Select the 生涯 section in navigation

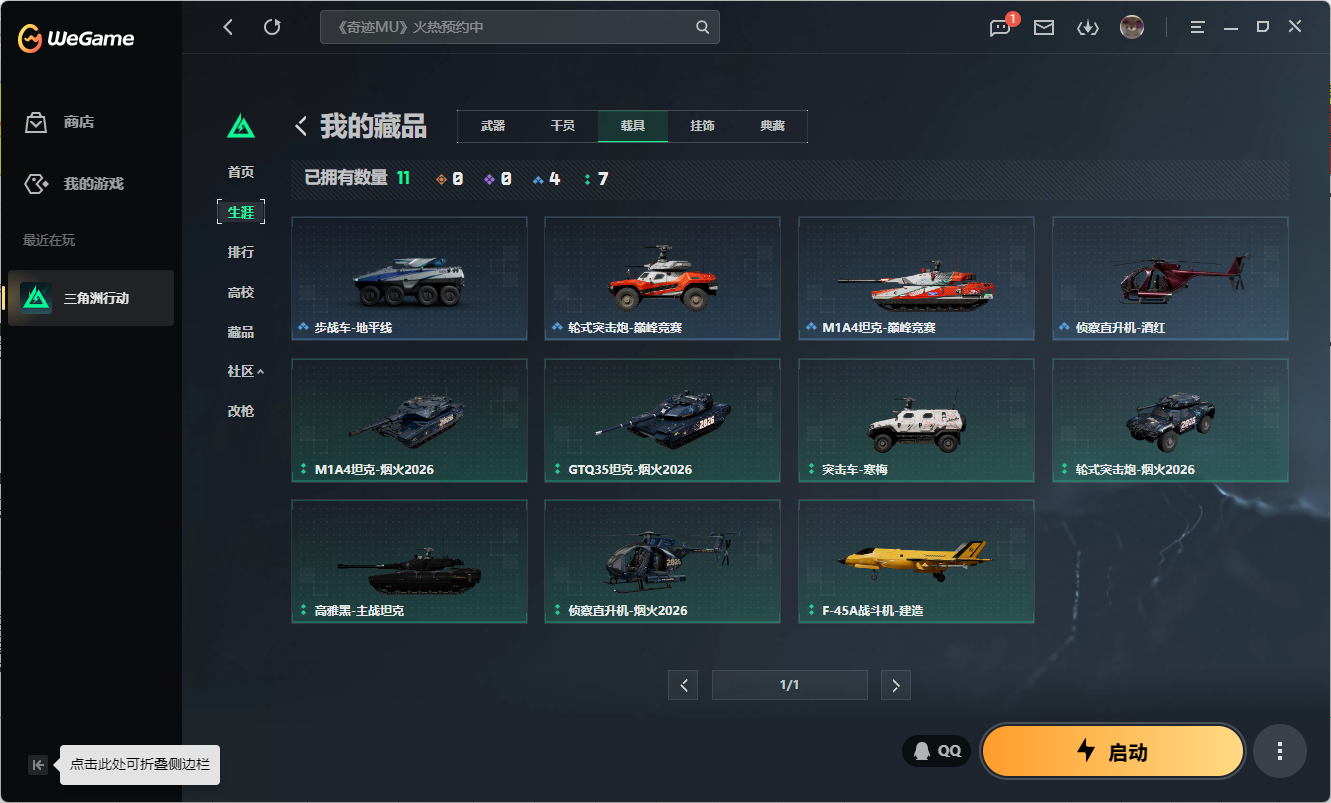tap(241, 211)
